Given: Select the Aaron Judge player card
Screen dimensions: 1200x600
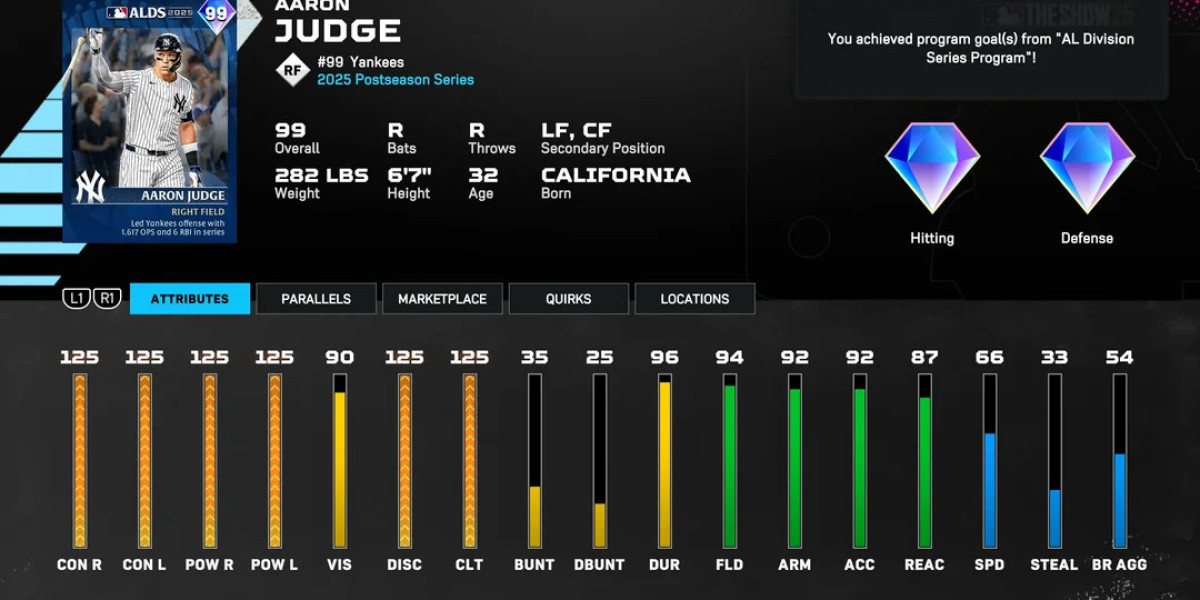Looking at the screenshot, I should point(150,120).
